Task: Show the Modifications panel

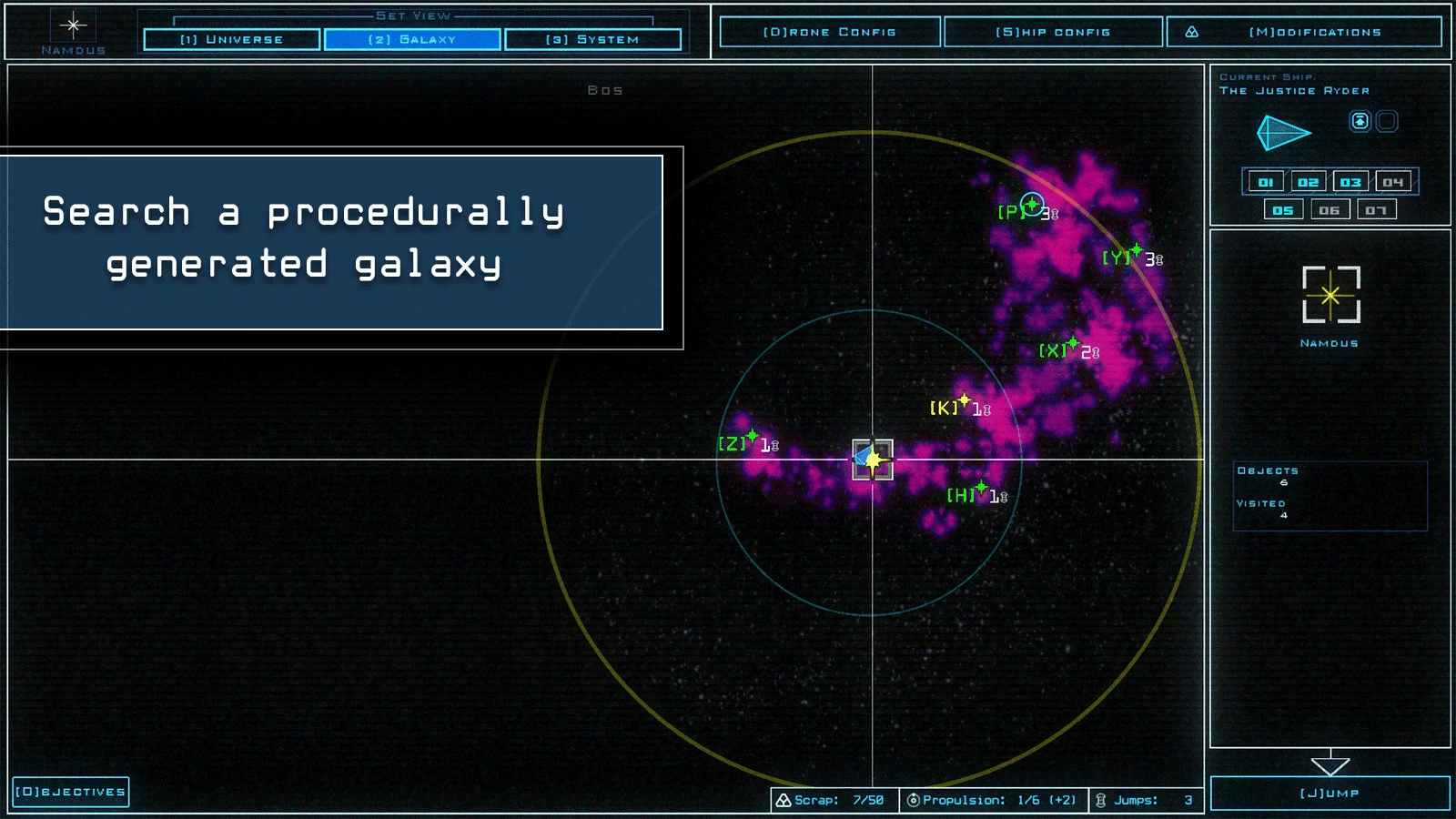Action: pos(1304,32)
